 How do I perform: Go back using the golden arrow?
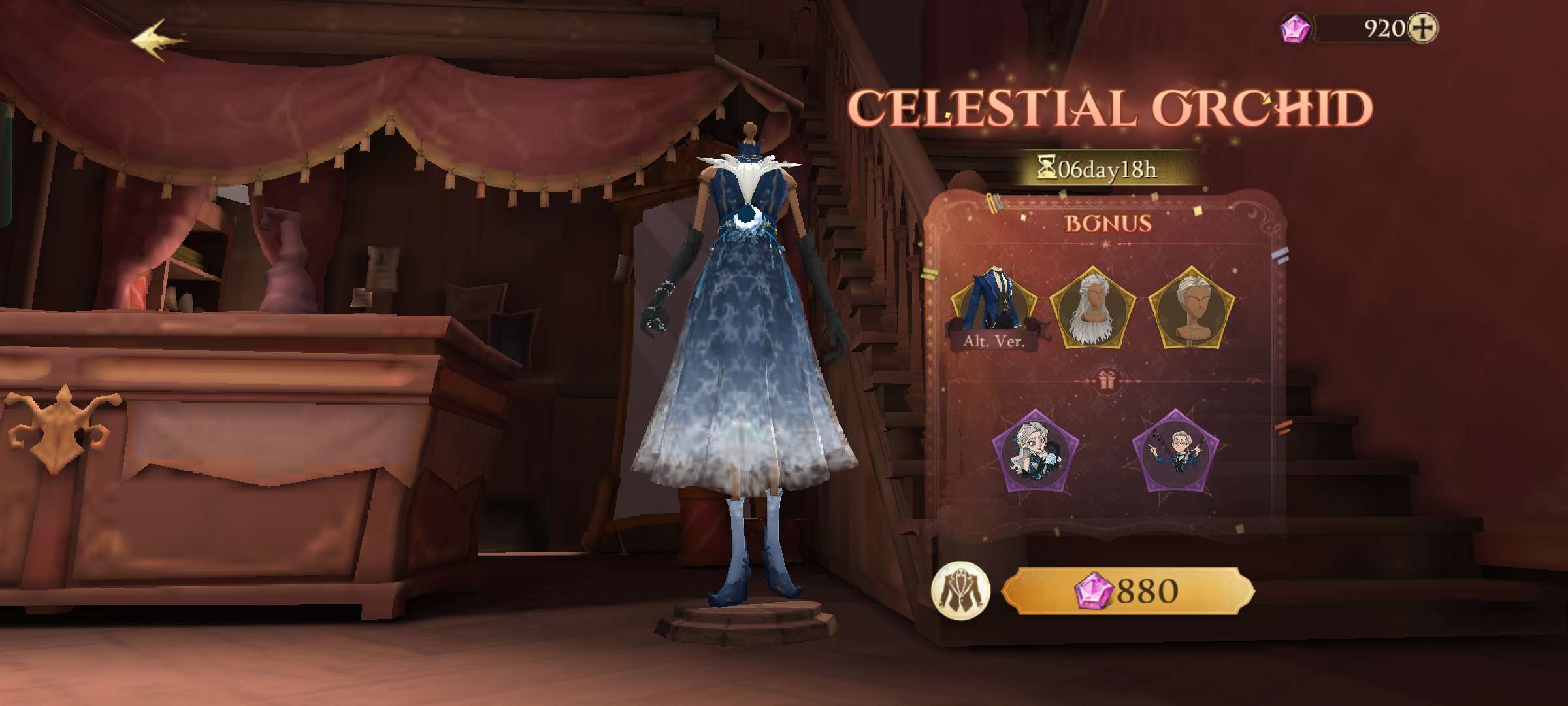(x=158, y=41)
